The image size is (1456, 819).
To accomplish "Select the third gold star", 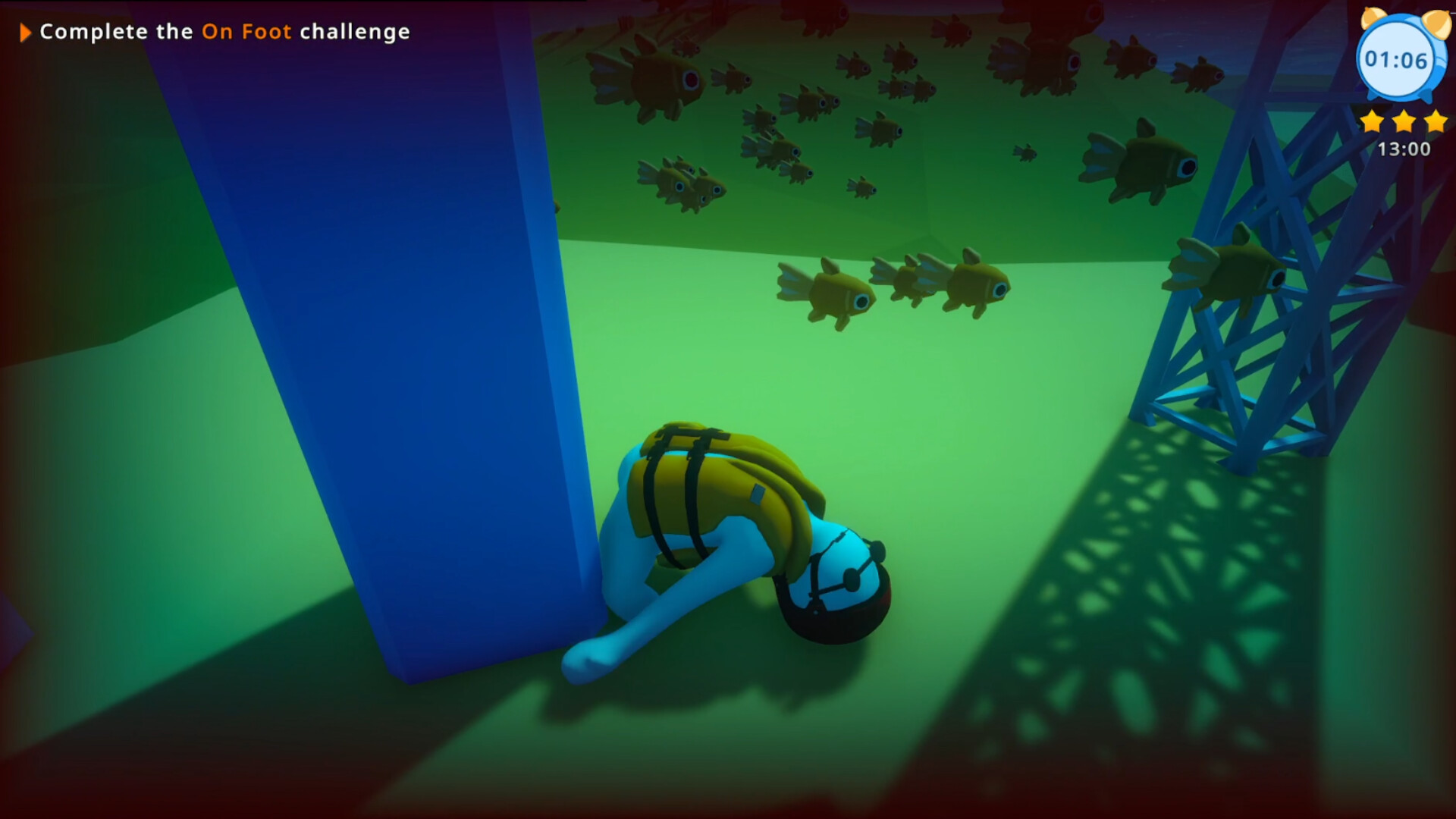I will [x=1434, y=120].
